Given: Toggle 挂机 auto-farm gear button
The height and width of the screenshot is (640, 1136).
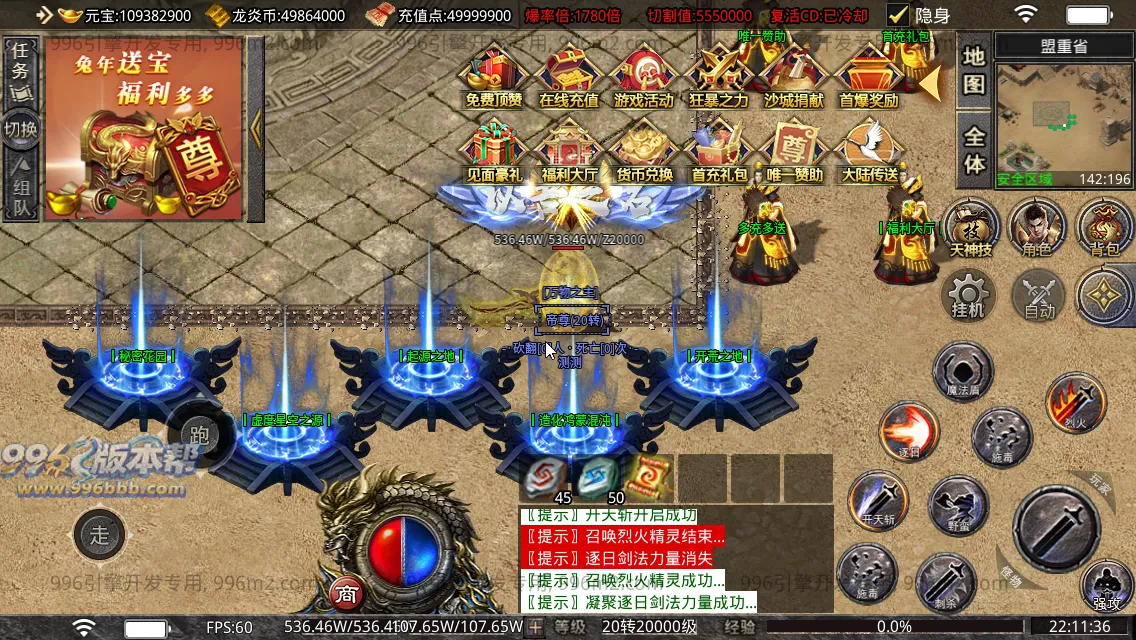Looking at the screenshot, I should click(968, 295).
